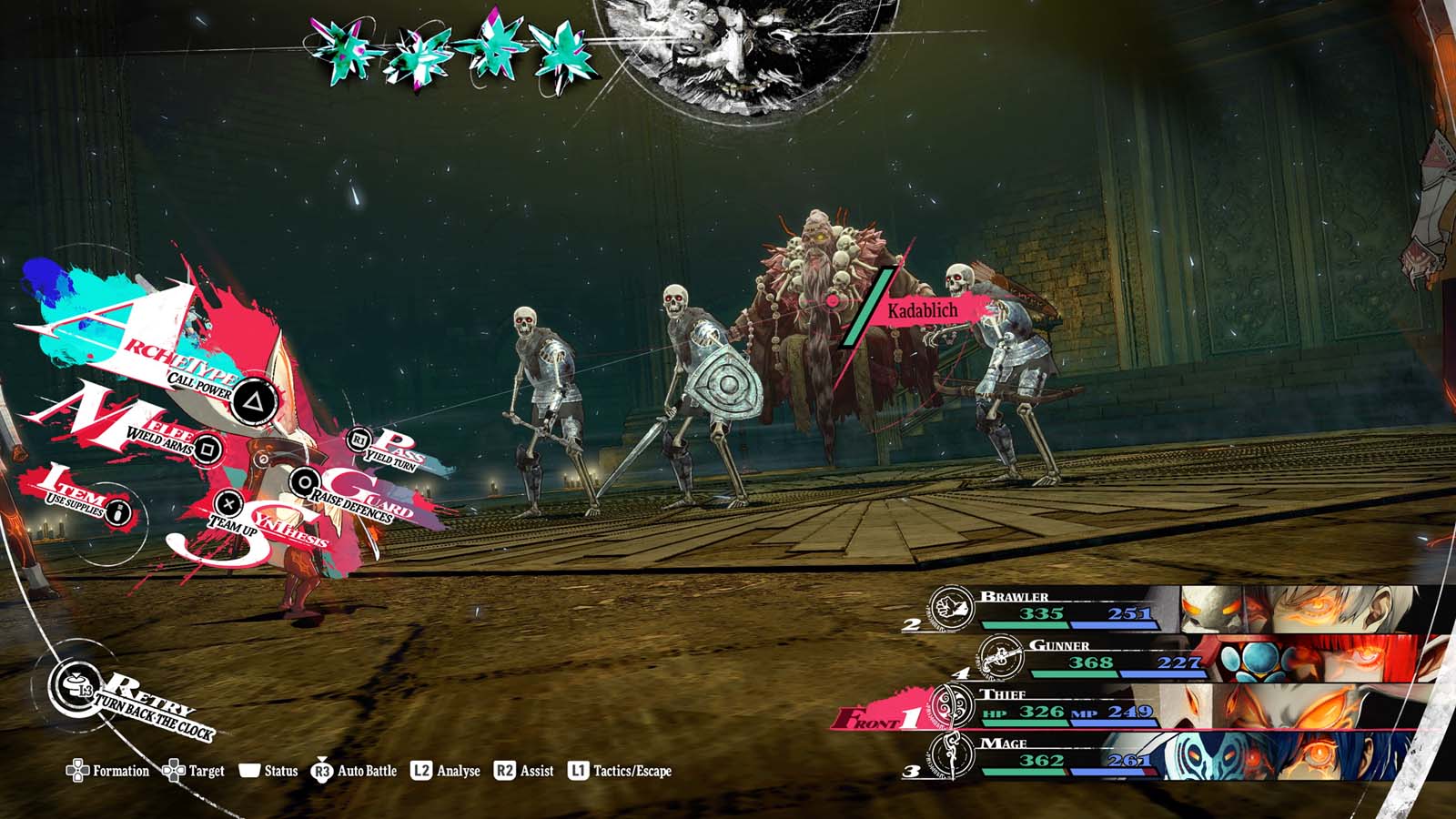Open the Analyse option
This screenshot has height=819, width=1456.
[446, 771]
